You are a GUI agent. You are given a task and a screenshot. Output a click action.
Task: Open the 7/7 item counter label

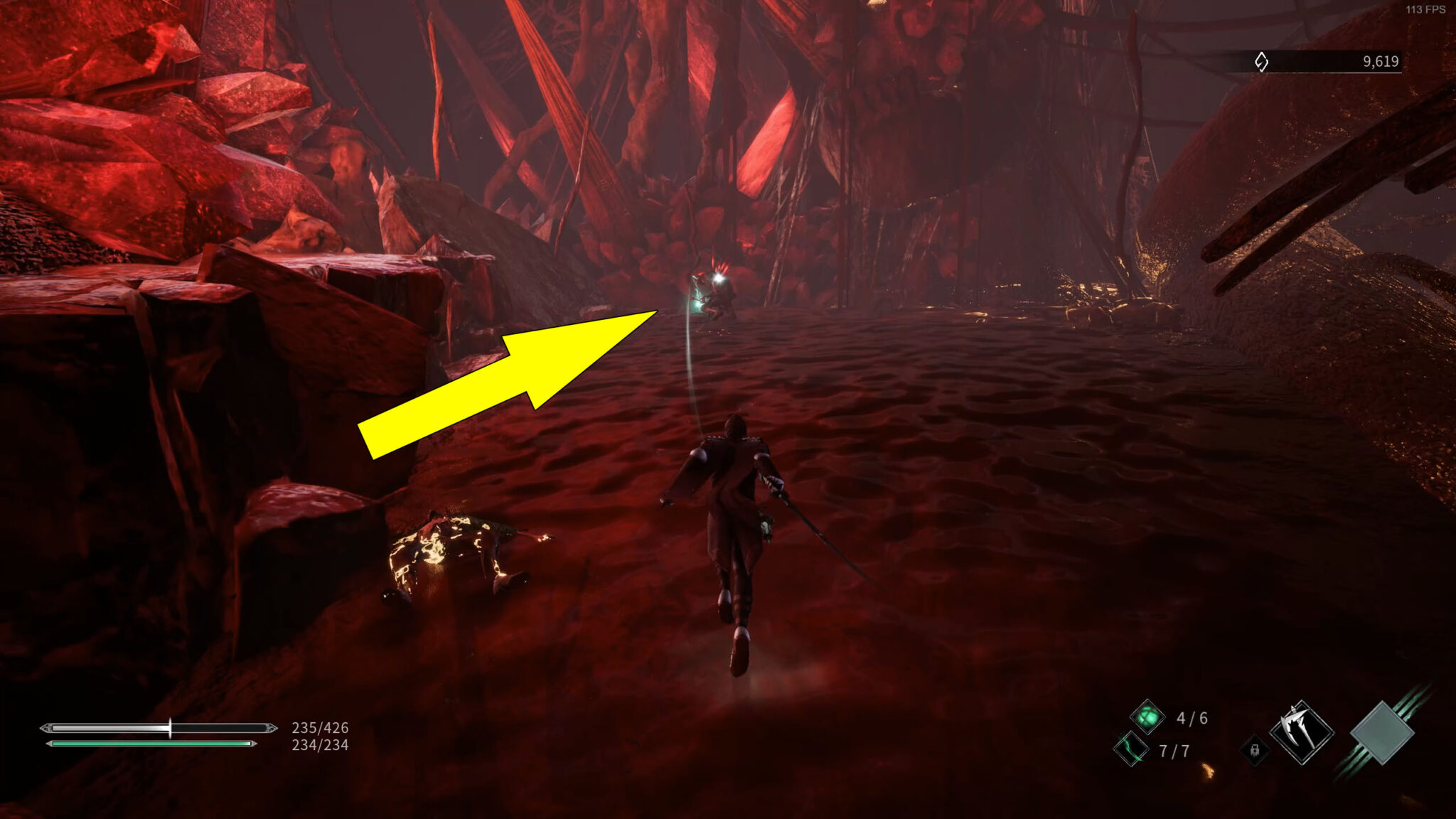(1174, 751)
